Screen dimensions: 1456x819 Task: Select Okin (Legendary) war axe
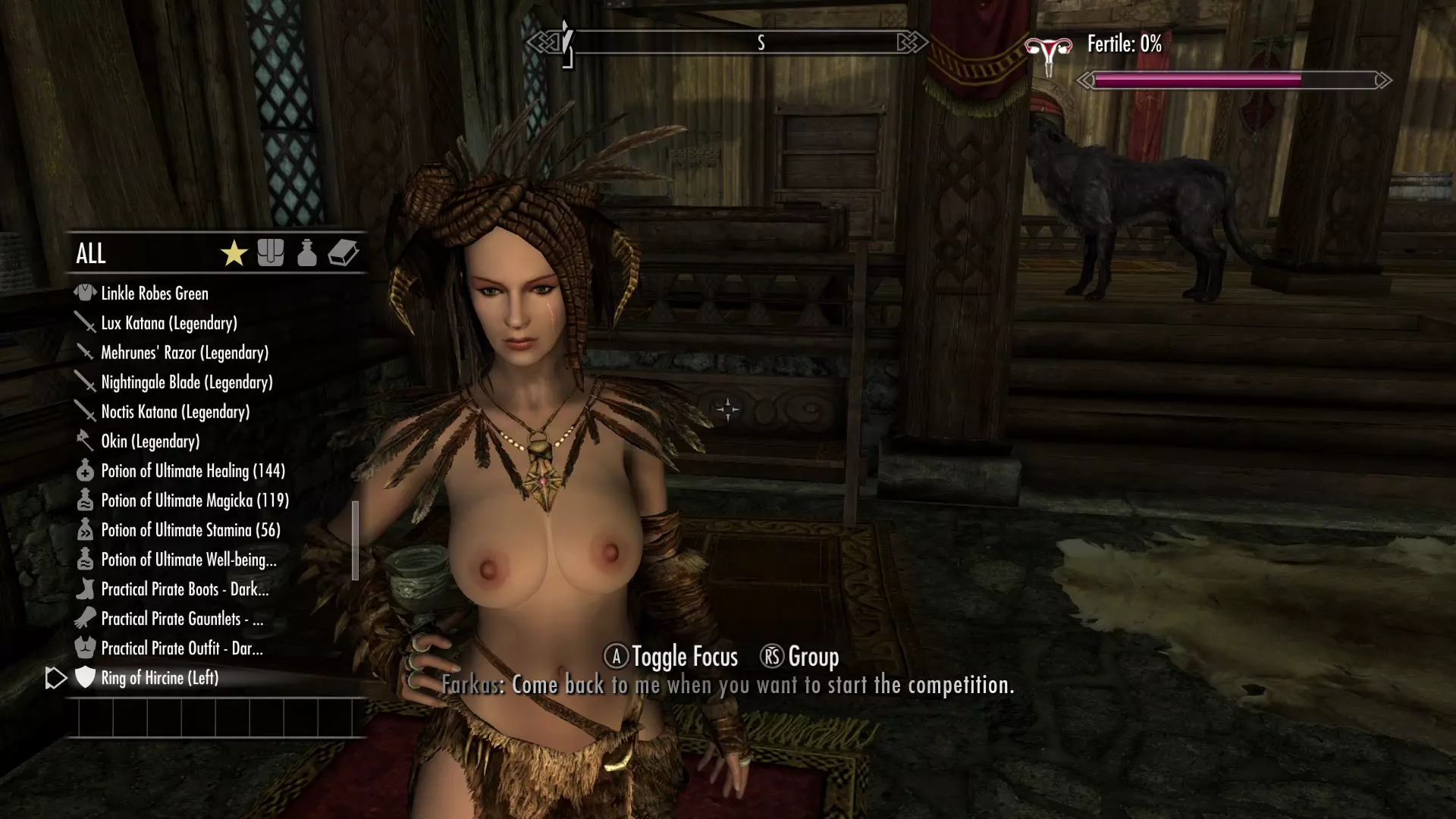point(150,441)
